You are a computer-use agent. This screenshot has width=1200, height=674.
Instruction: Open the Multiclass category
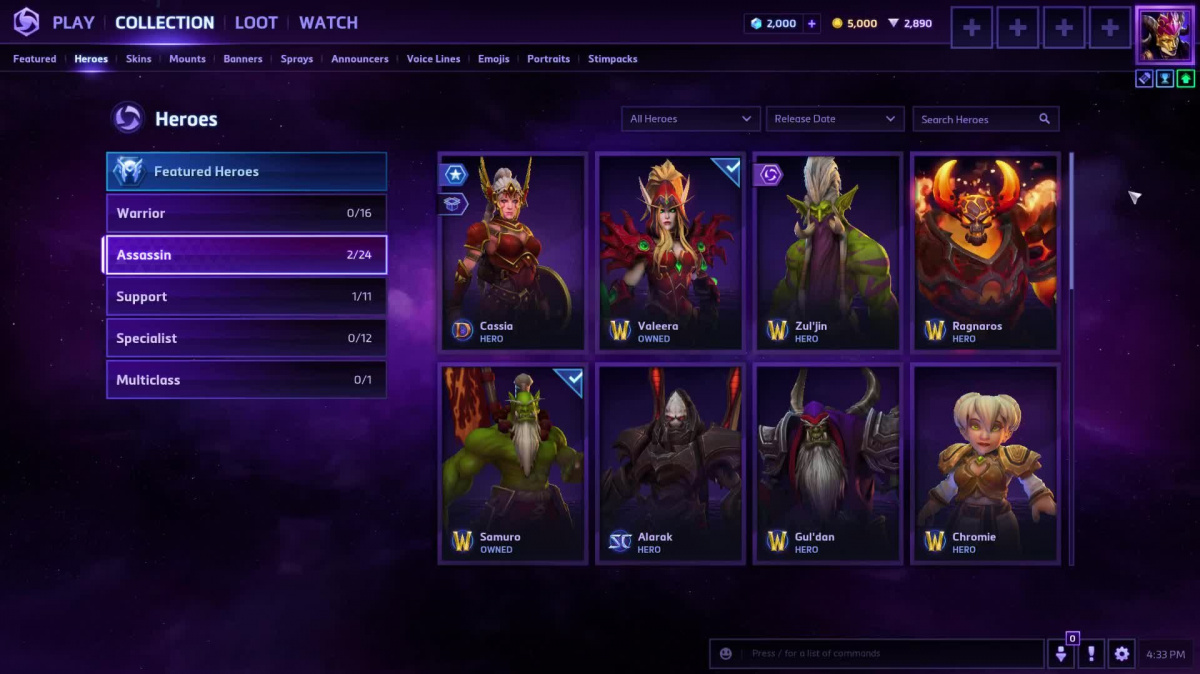(x=246, y=380)
